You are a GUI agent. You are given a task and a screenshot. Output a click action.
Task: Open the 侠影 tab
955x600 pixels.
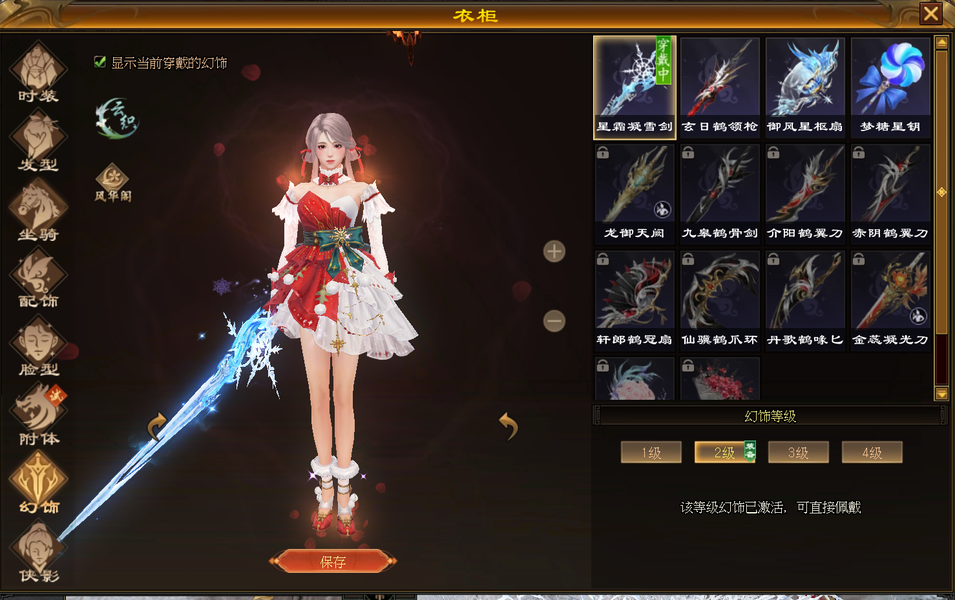(x=38, y=551)
